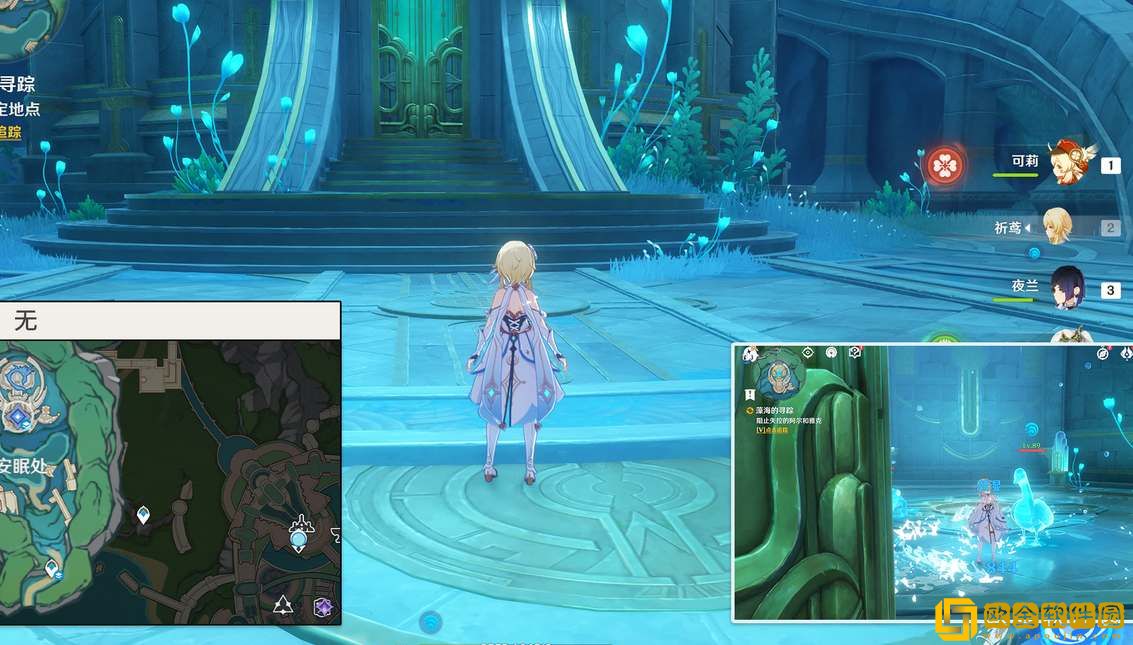Select the purple crystal marker in map corner
This screenshot has width=1133, height=645.
tap(323, 607)
